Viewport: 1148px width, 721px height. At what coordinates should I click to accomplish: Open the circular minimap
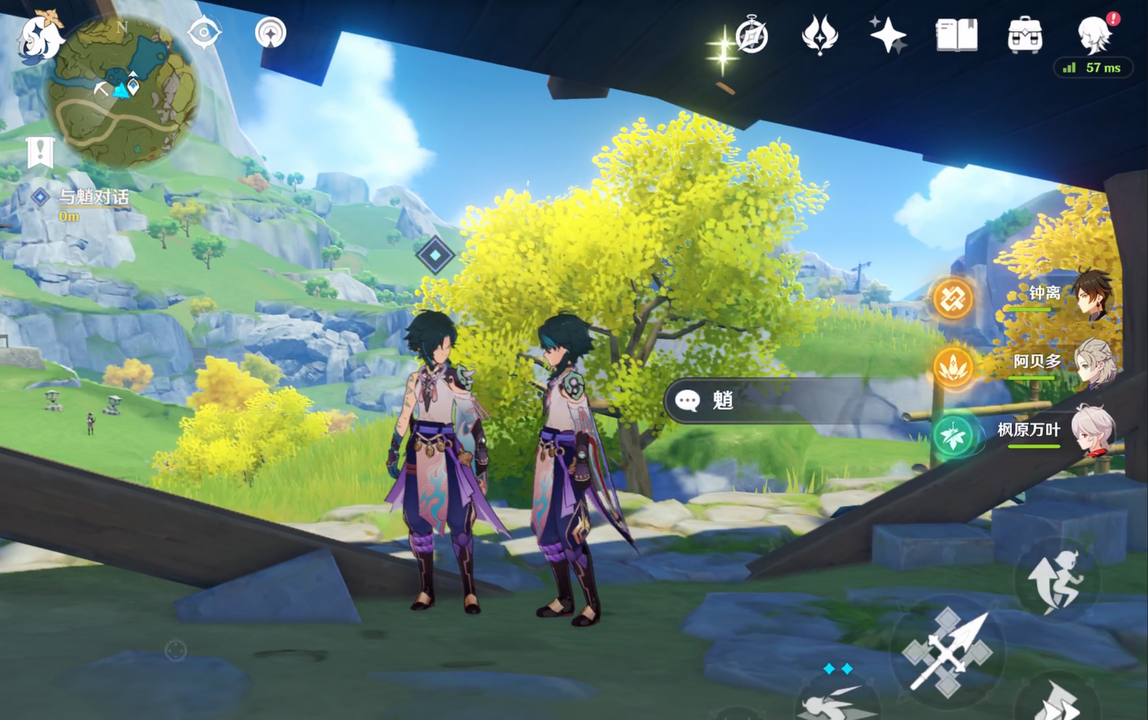coord(124,92)
